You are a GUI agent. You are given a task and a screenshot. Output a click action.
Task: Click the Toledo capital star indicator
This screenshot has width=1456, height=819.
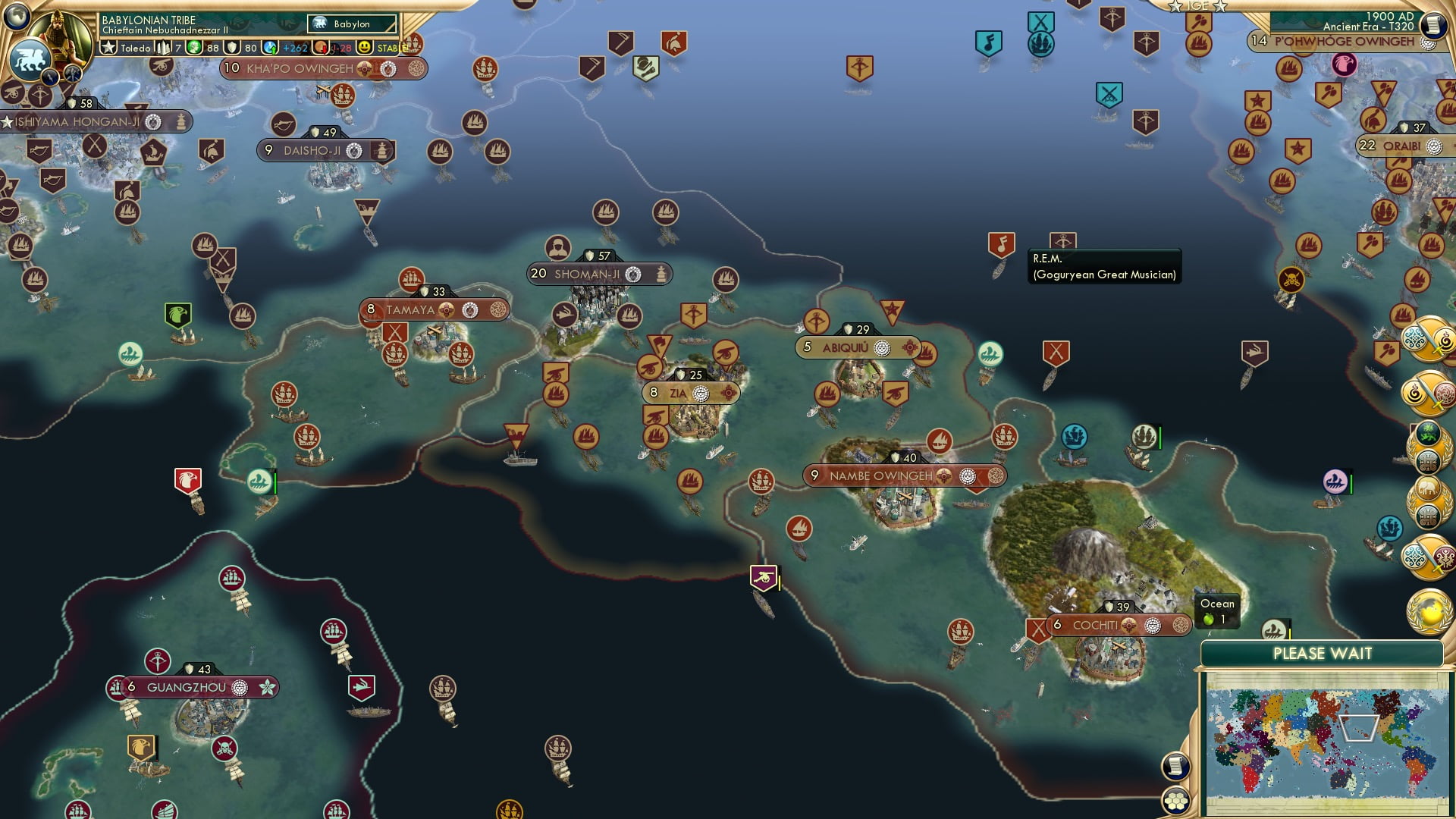109,49
